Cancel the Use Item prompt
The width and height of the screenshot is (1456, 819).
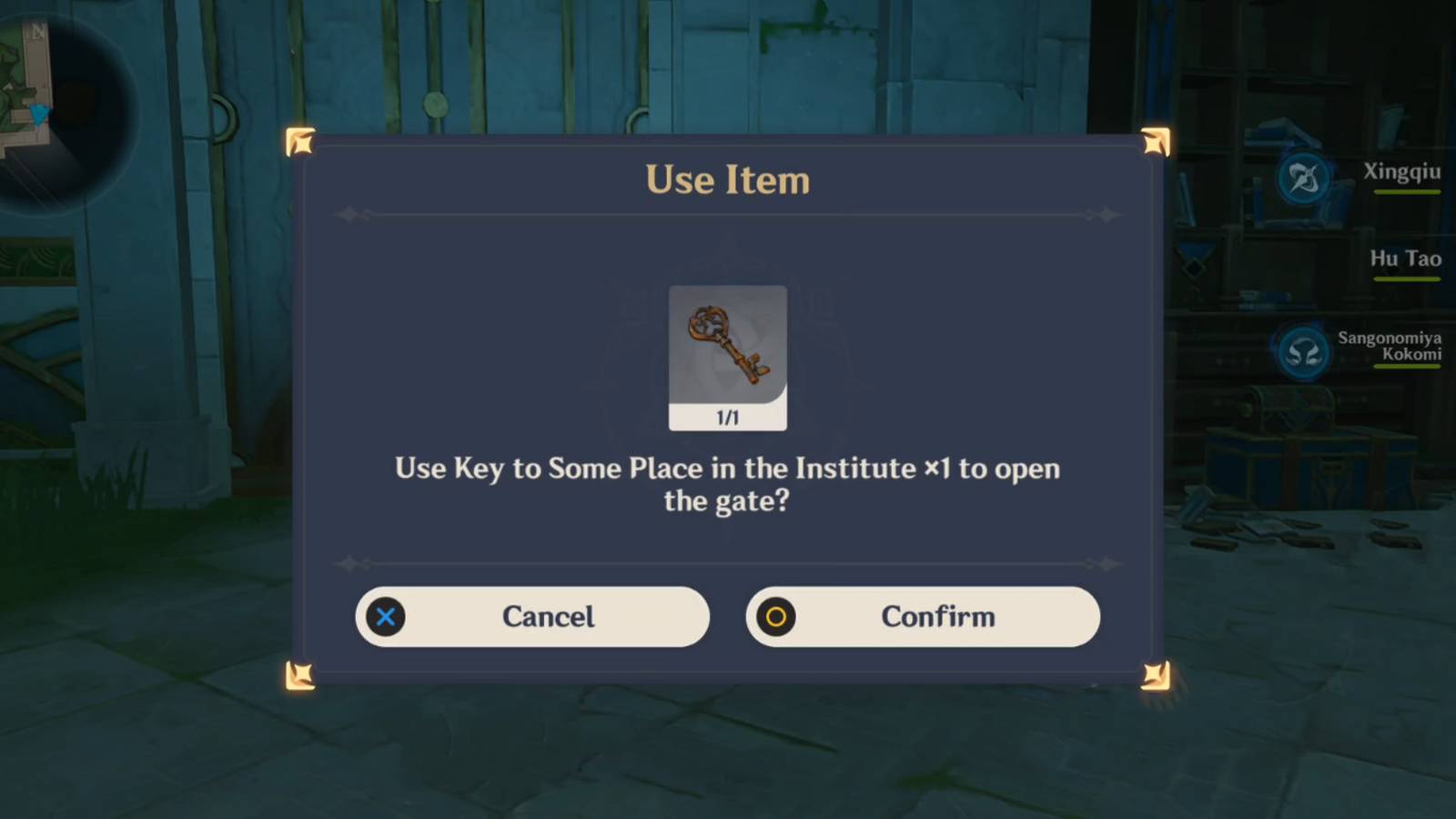[x=532, y=616]
